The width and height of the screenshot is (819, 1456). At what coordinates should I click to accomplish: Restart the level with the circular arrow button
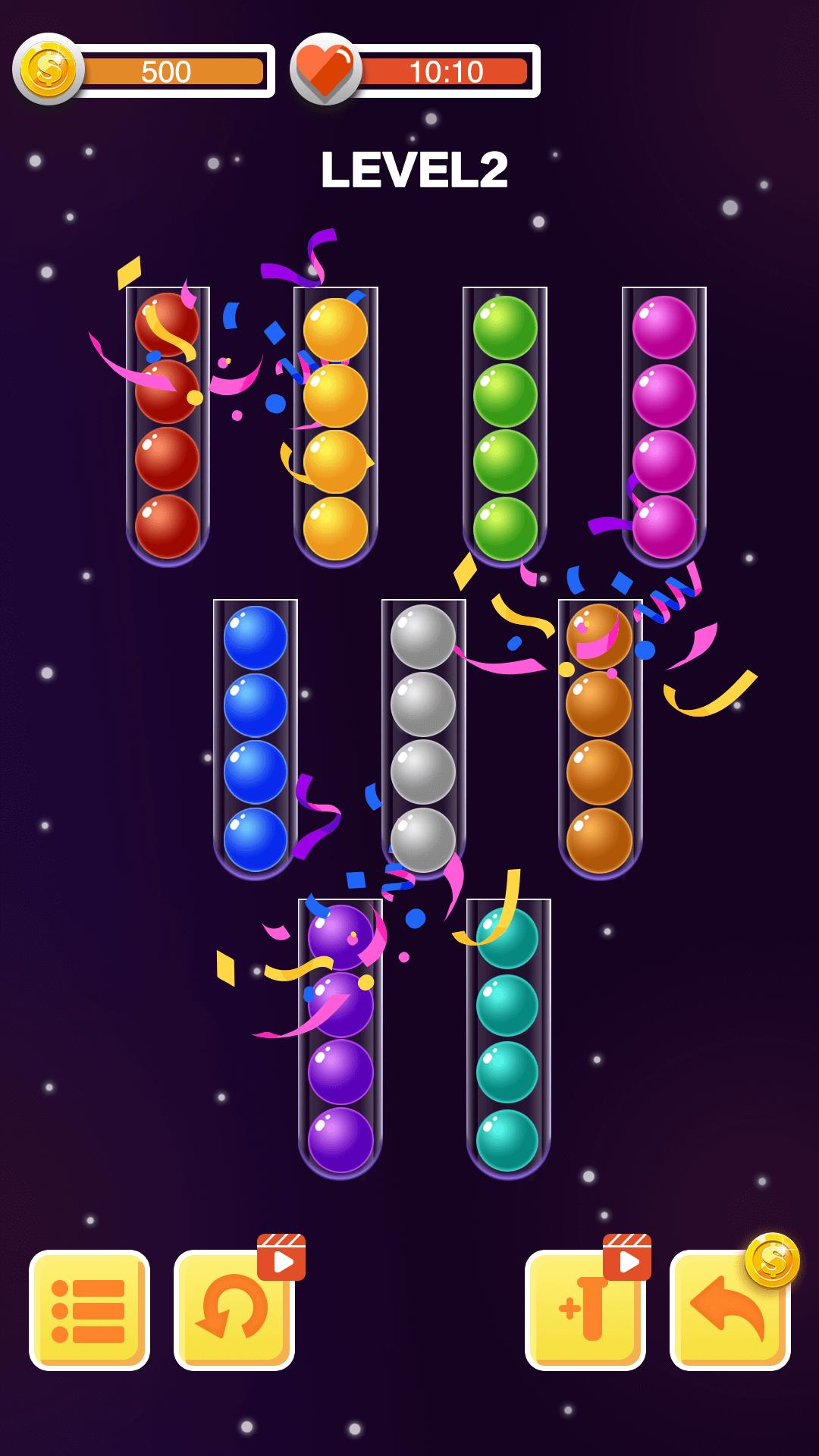tap(234, 1311)
